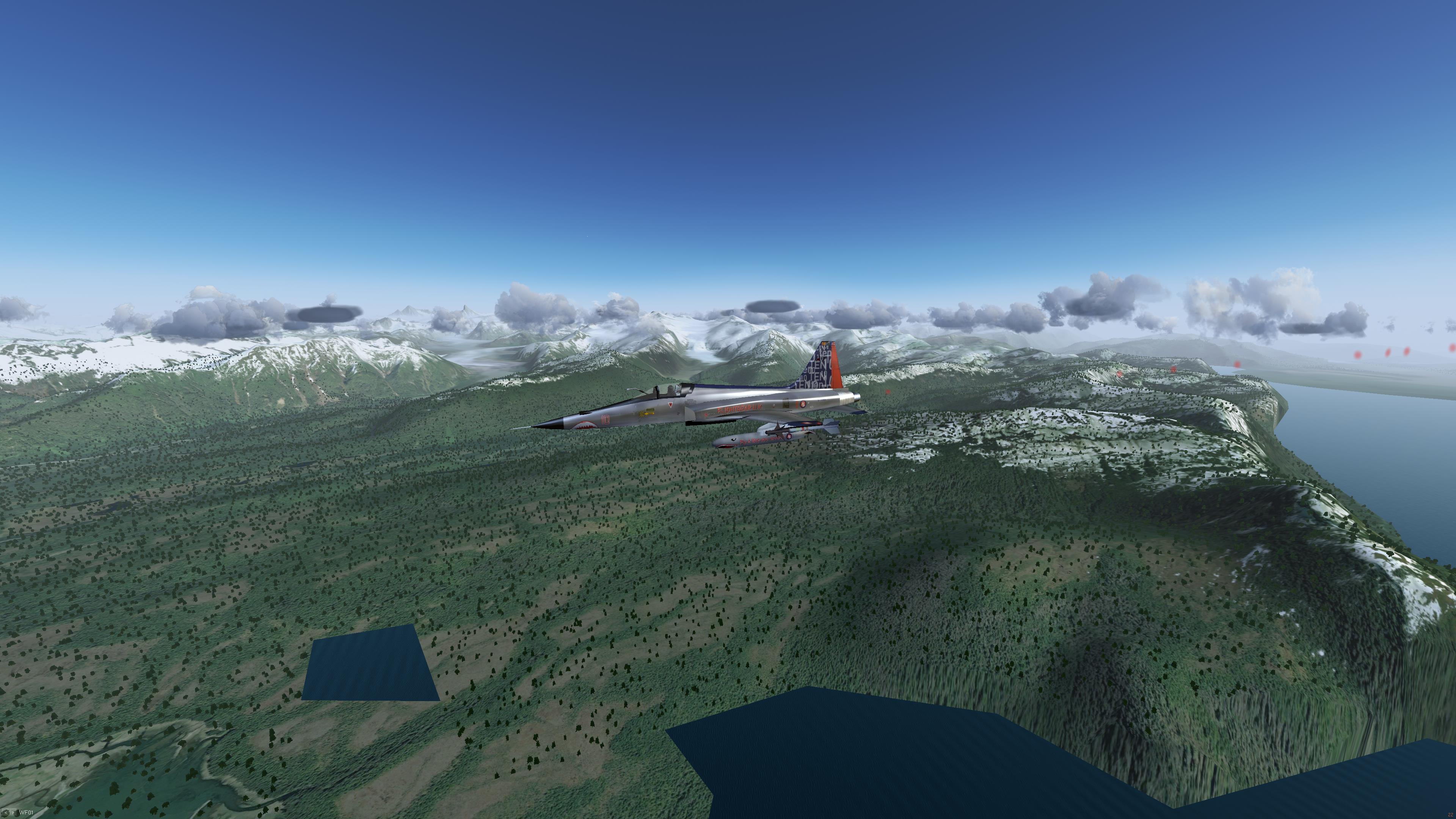The width and height of the screenshot is (1456, 819).
Task: Click the next (>) arrow beside WF01
Action: click(13, 813)
